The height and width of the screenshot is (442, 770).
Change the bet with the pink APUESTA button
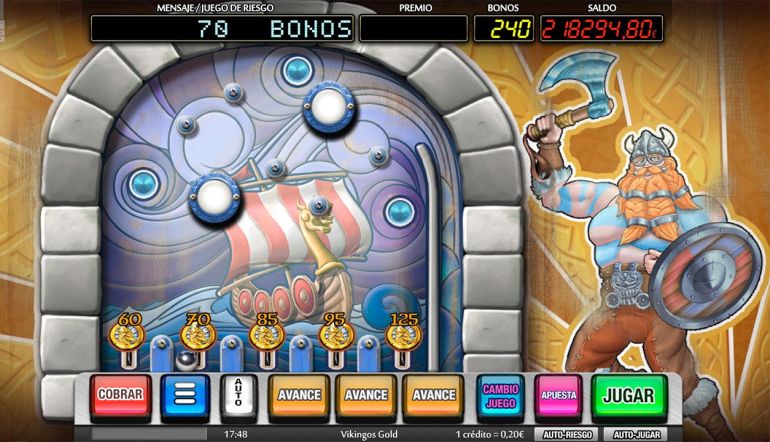[x=559, y=395]
